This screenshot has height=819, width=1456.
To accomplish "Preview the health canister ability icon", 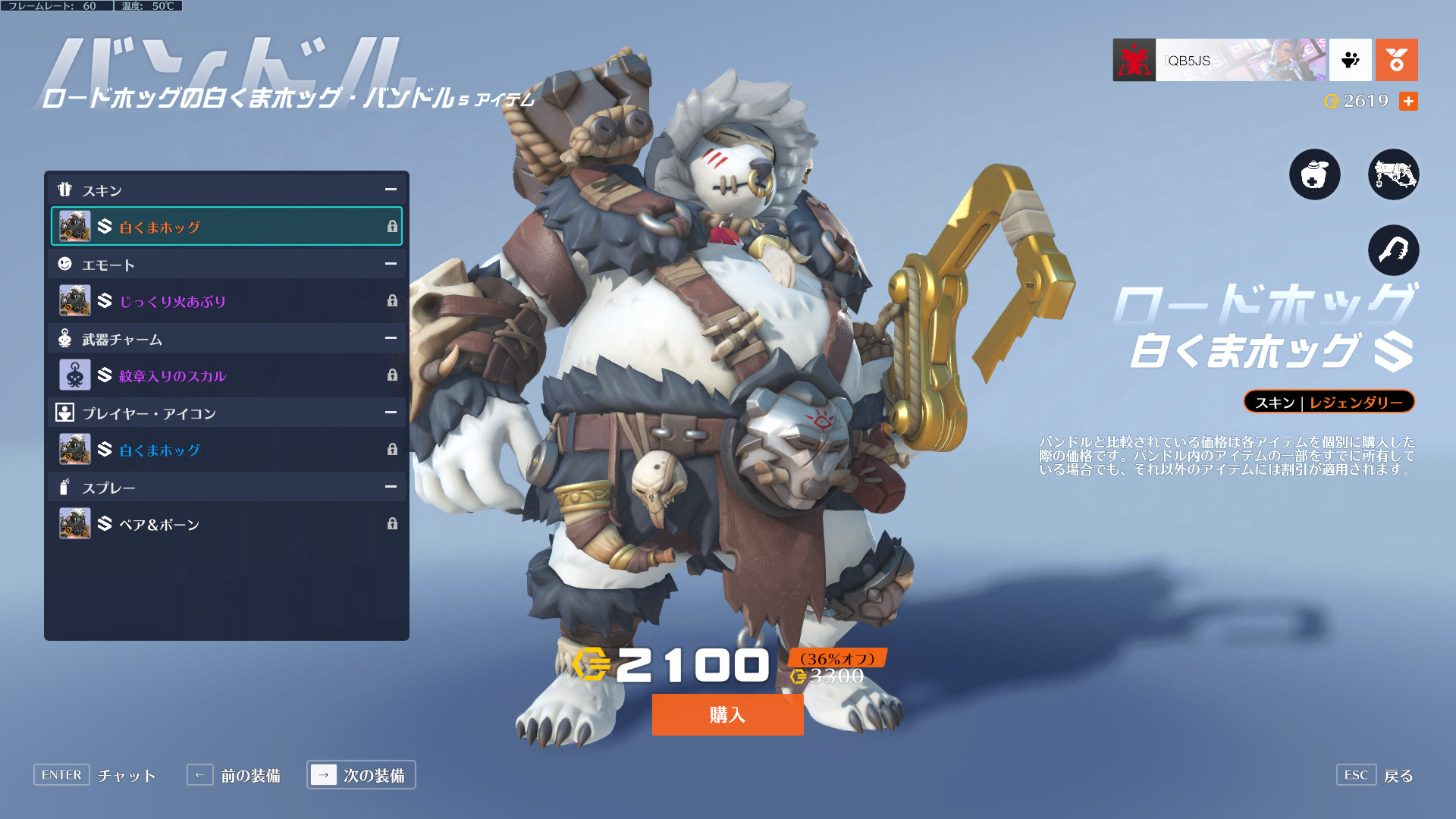I will coord(1314,174).
